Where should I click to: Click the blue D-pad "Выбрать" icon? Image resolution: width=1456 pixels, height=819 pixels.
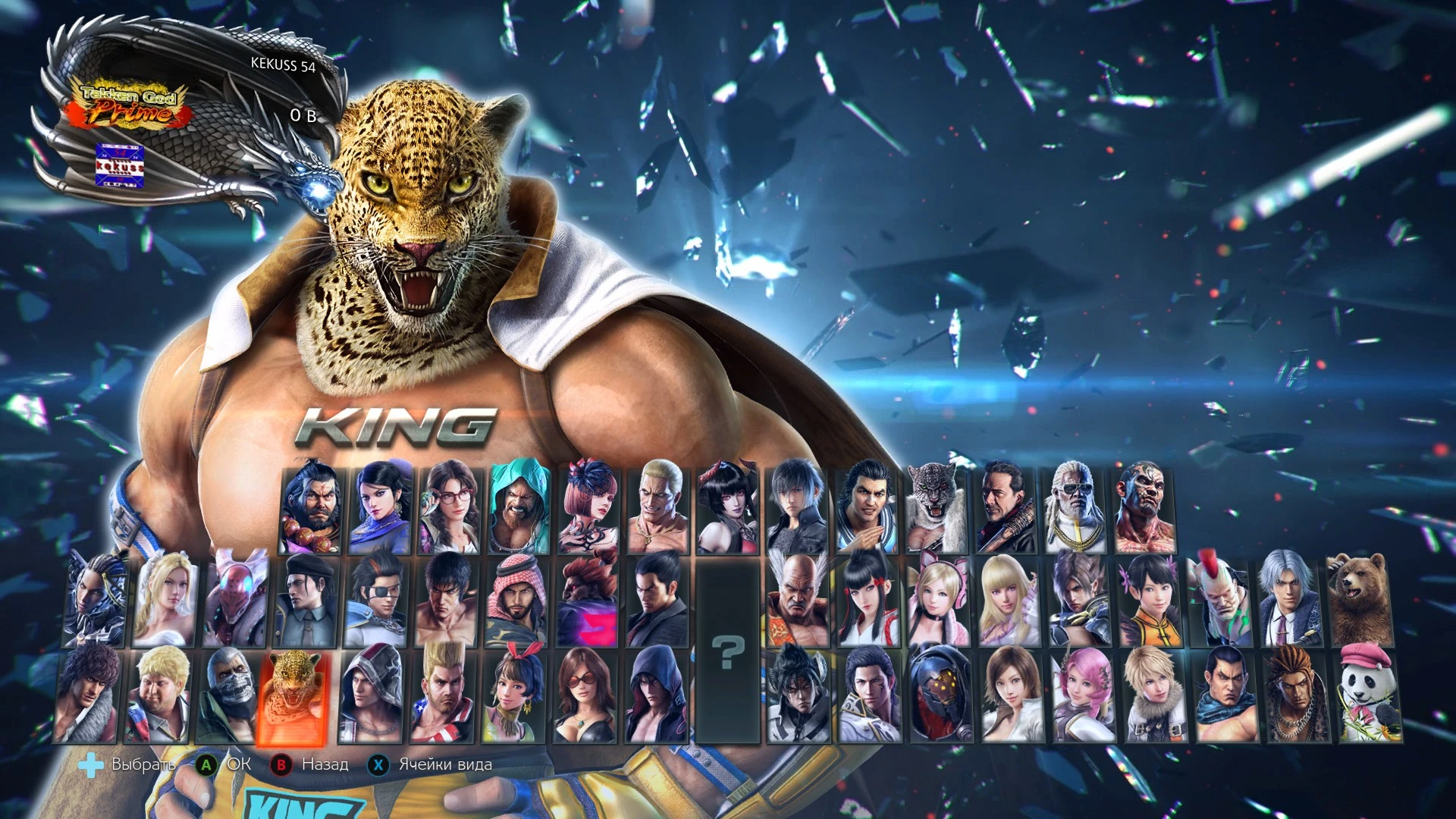point(93,764)
